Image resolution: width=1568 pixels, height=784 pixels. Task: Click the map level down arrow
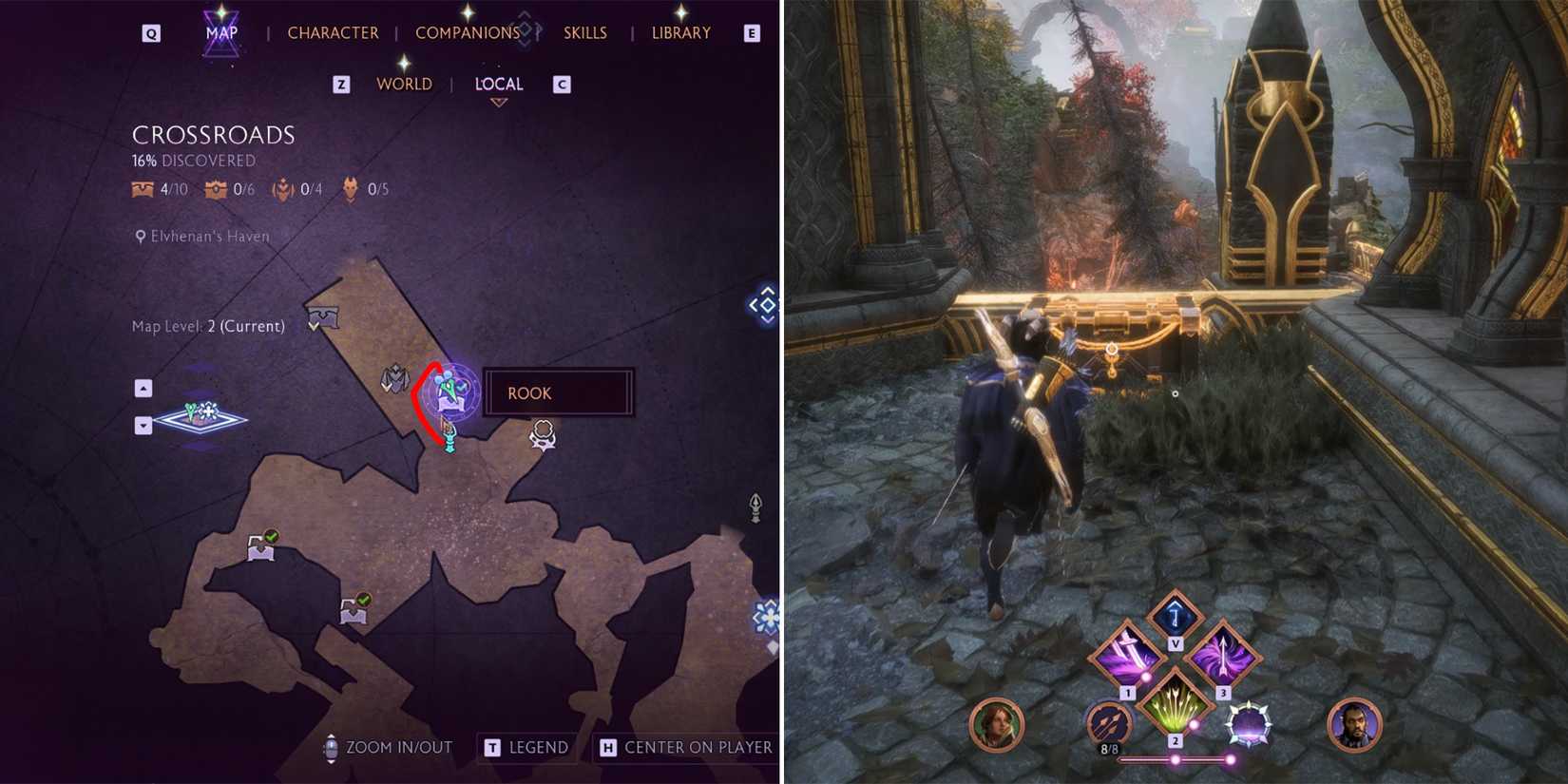pyautogui.click(x=143, y=425)
